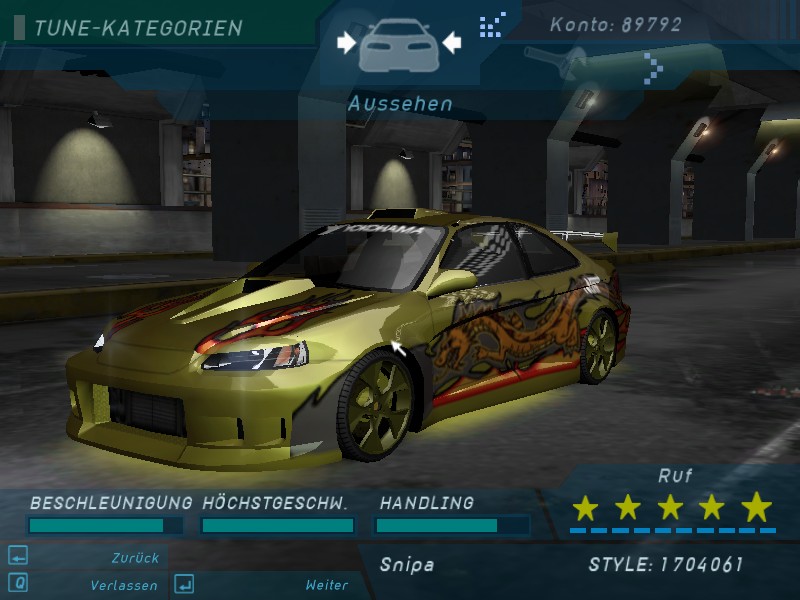The image size is (800, 600).
Task: Continue with the Weiter option
Action: coord(326,585)
